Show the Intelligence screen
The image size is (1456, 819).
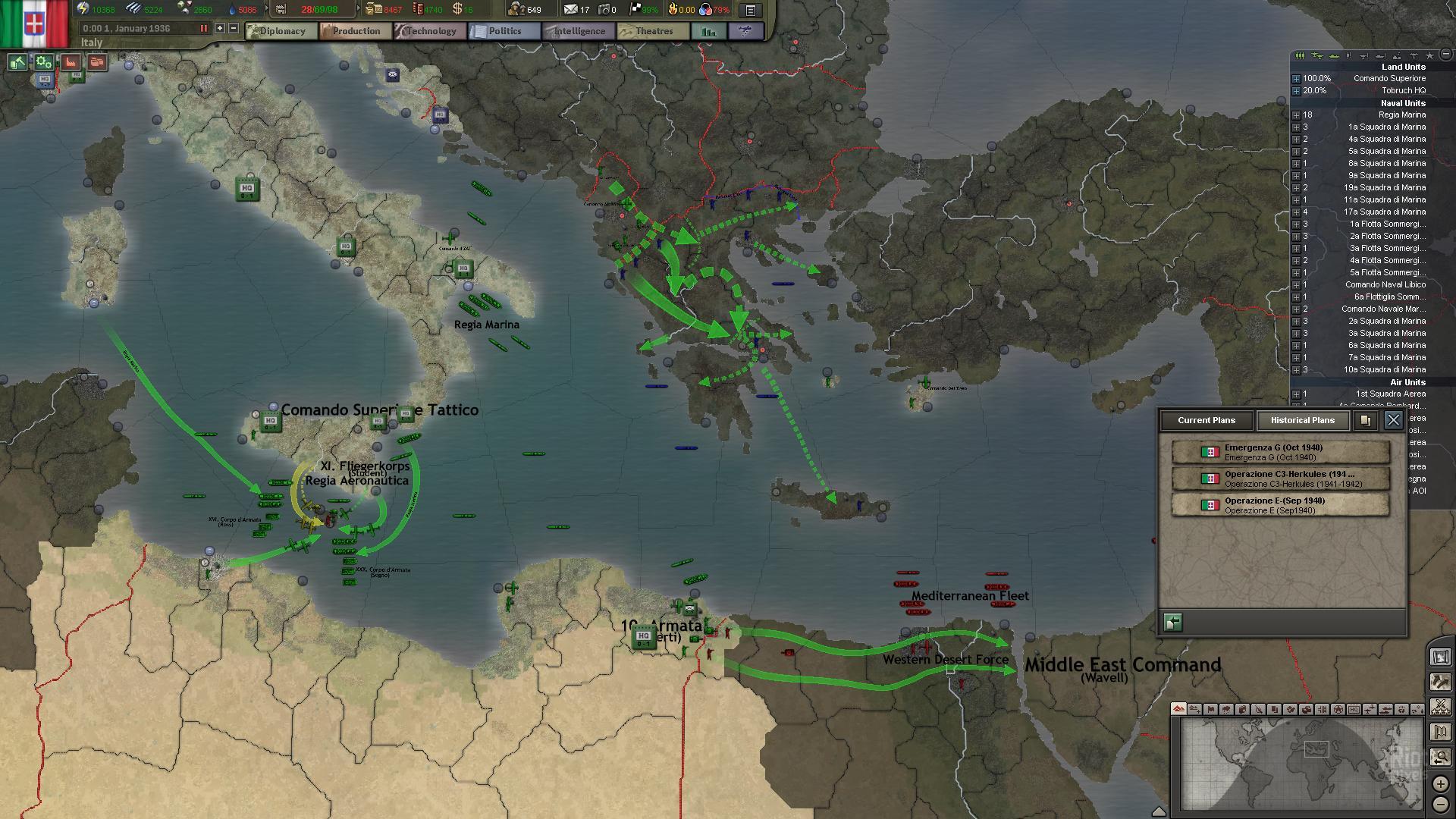tap(579, 31)
